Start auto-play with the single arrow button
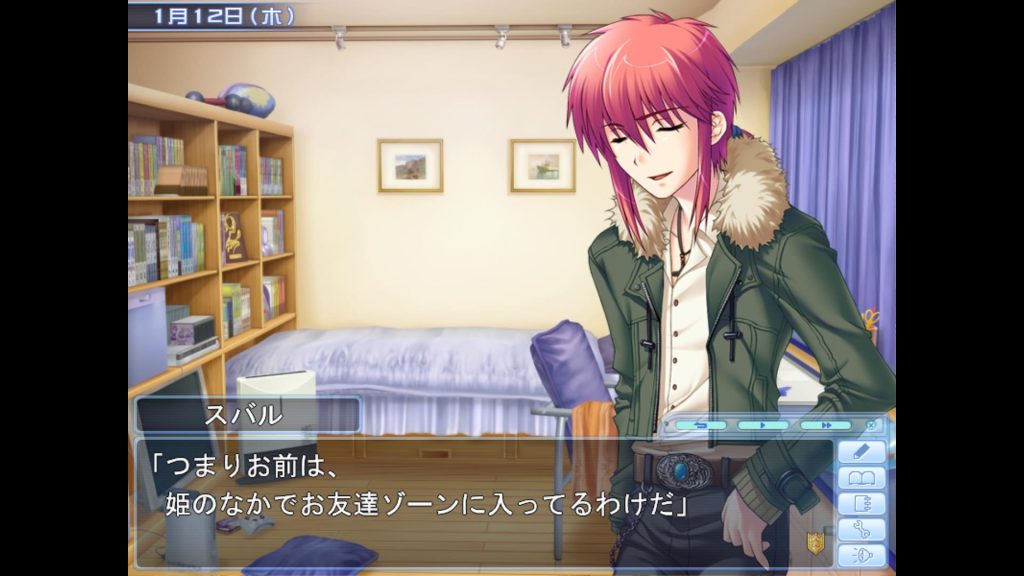The image size is (1024, 576). [763, 425]
